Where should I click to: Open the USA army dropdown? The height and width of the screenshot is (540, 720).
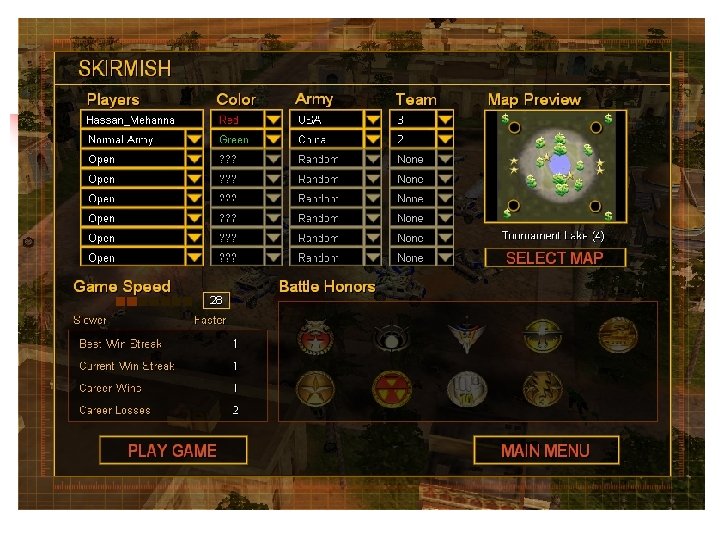click(373, 120)
